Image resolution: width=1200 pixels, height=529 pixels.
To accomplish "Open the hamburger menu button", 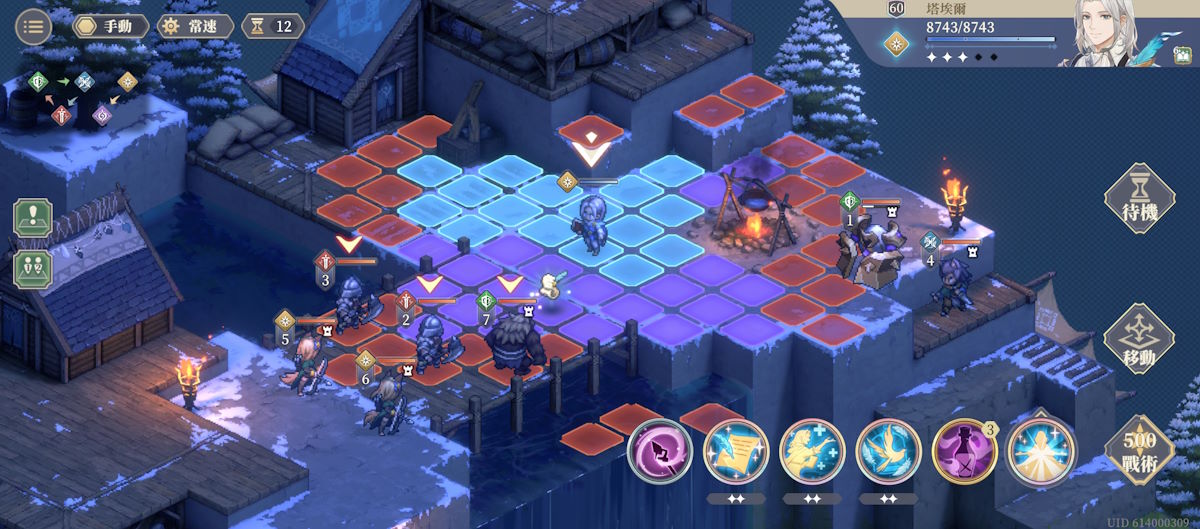I will click(x=34, y=26).
